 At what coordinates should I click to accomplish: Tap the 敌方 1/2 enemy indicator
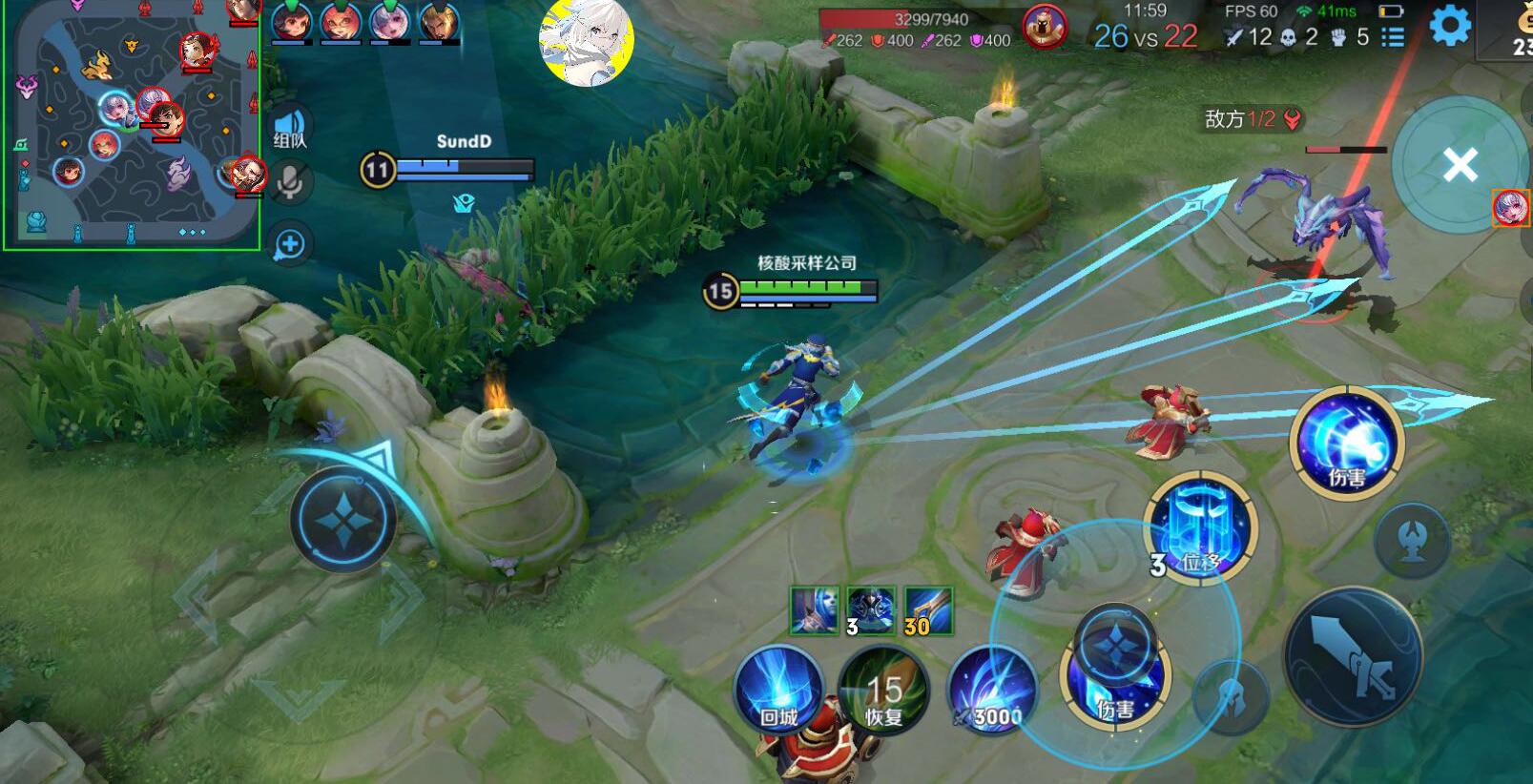1252,119
